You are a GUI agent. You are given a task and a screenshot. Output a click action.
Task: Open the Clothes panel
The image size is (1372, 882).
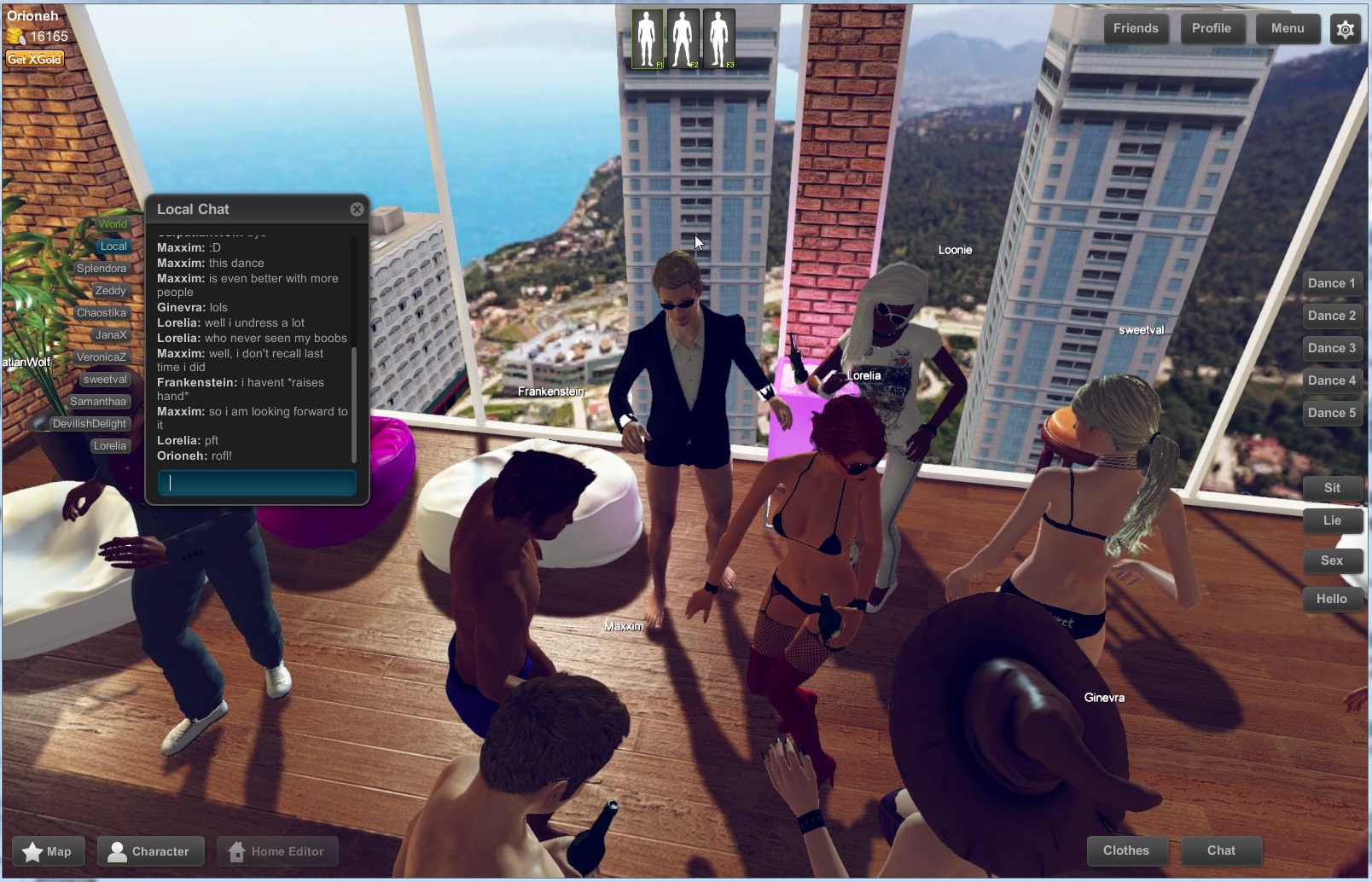1126,850
